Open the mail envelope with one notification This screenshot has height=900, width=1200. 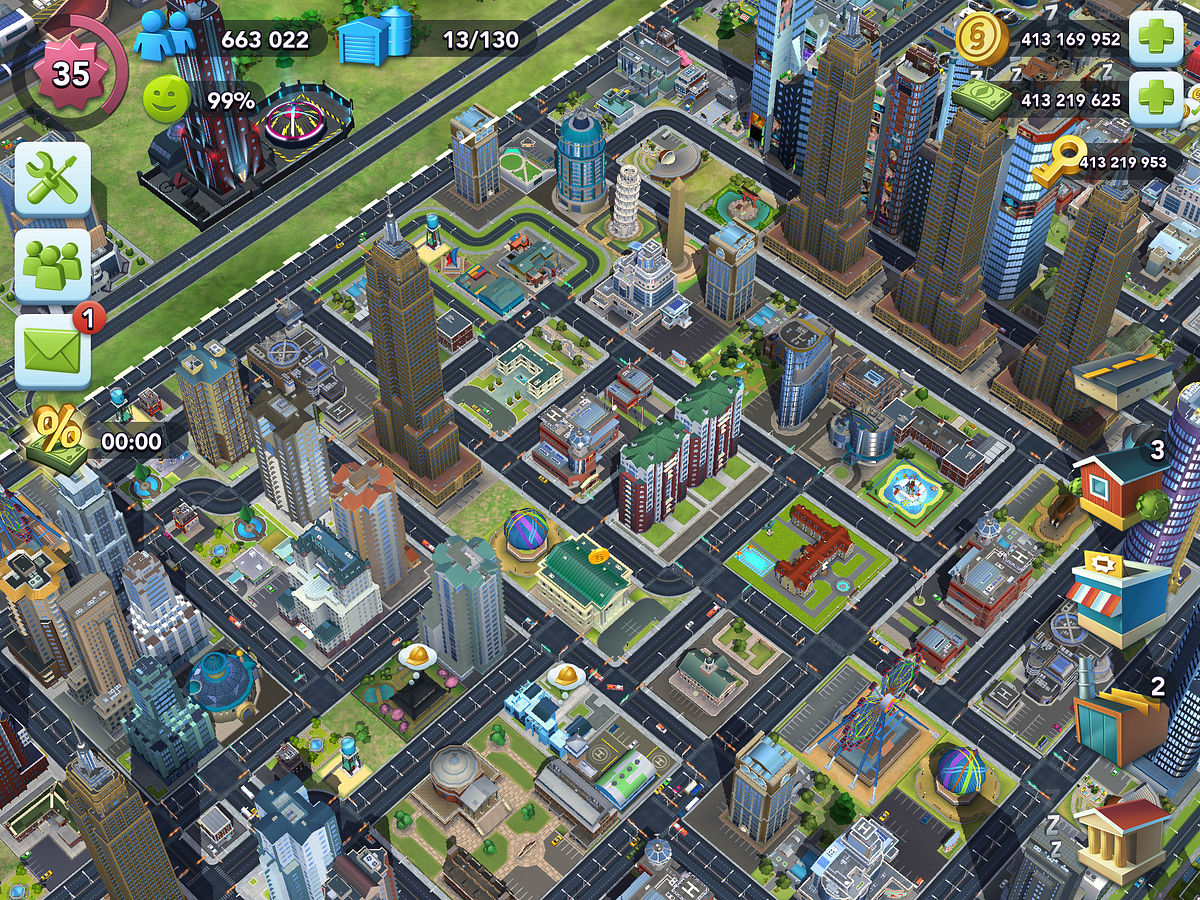pyautogui.click(x=52, y=352)
